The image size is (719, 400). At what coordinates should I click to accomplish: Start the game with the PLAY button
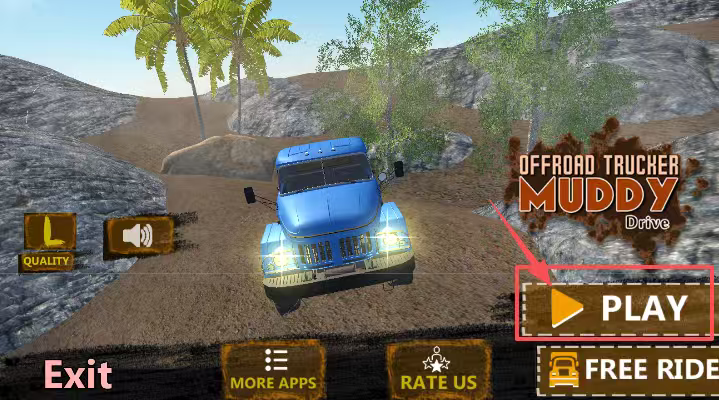(615, 305)
